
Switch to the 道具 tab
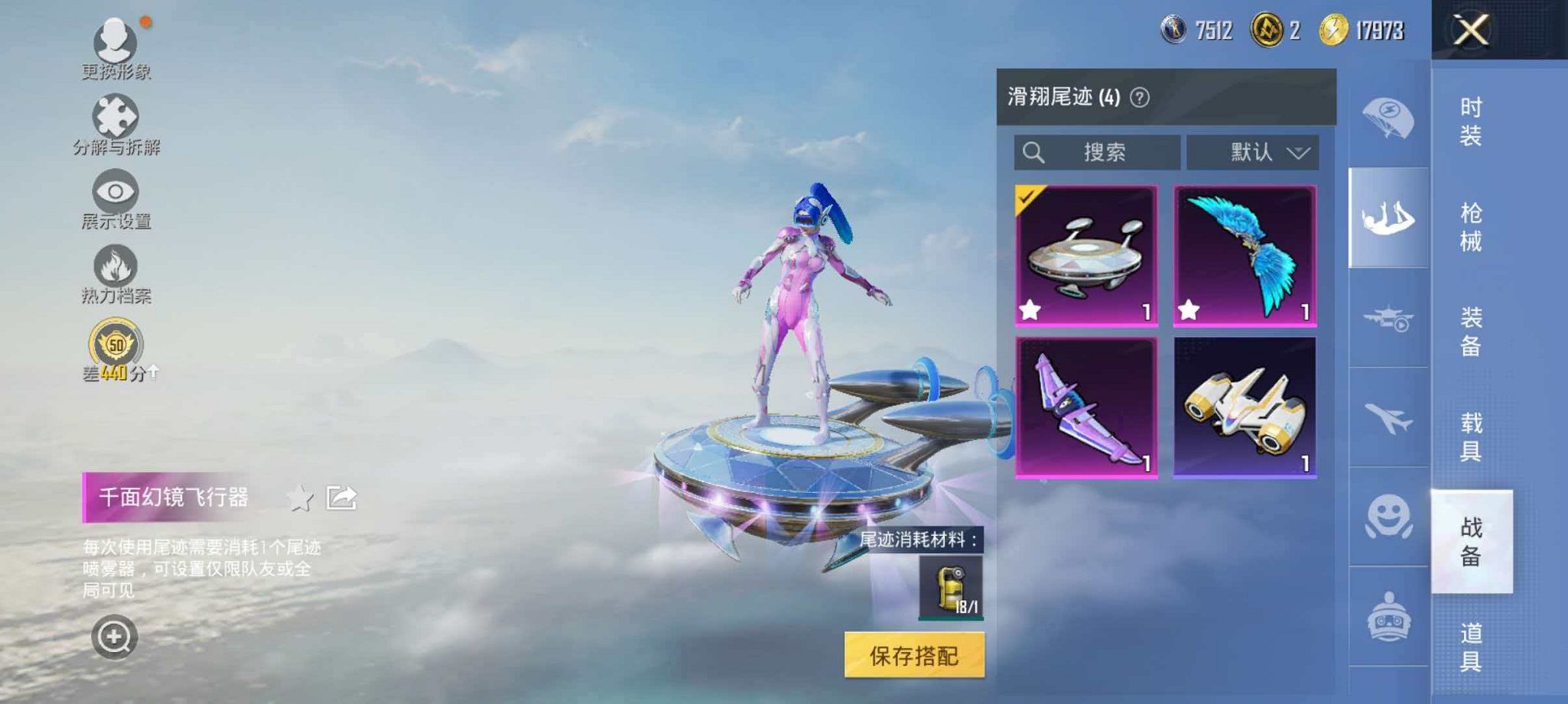[x=1471, y=646]
